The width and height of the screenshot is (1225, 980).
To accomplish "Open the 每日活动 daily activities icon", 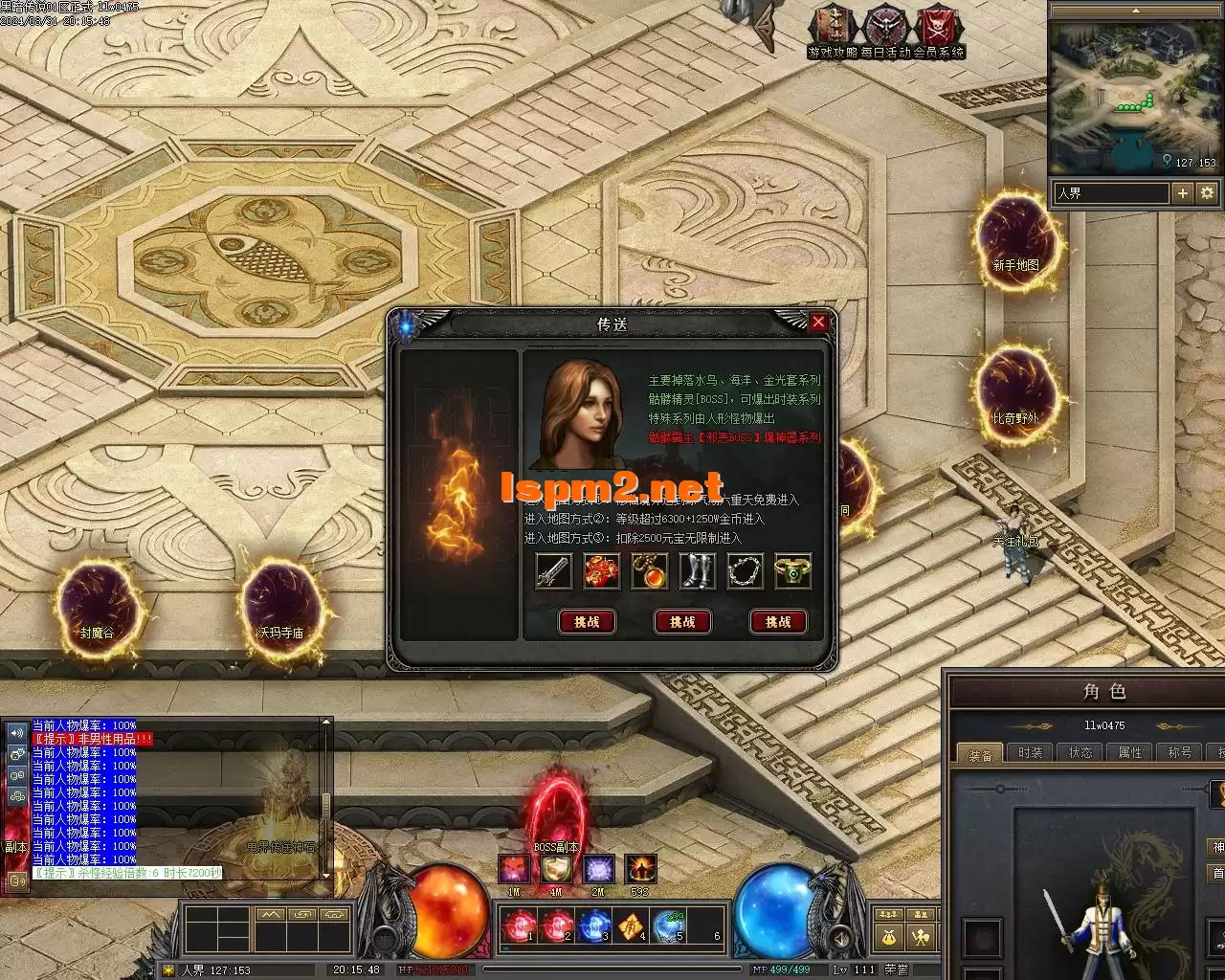I will [x=886, y=29].
